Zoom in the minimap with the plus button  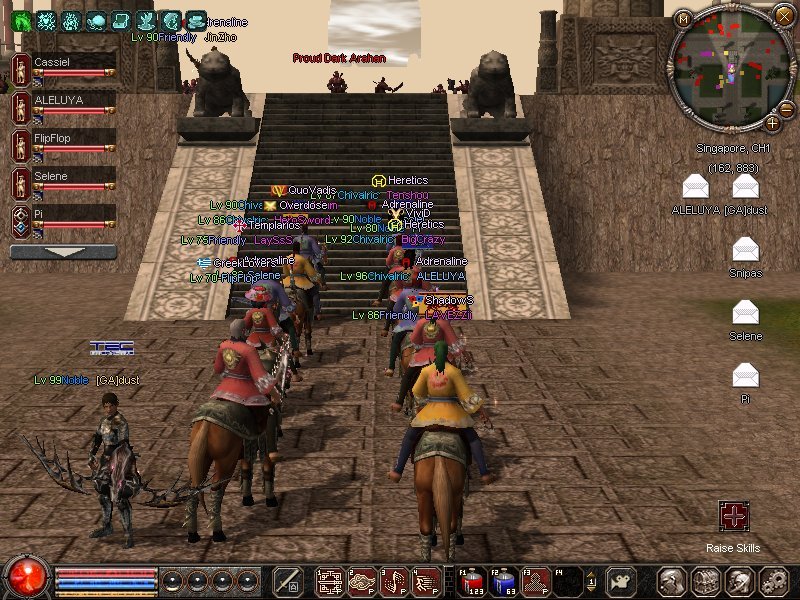[x=773, y=123]
